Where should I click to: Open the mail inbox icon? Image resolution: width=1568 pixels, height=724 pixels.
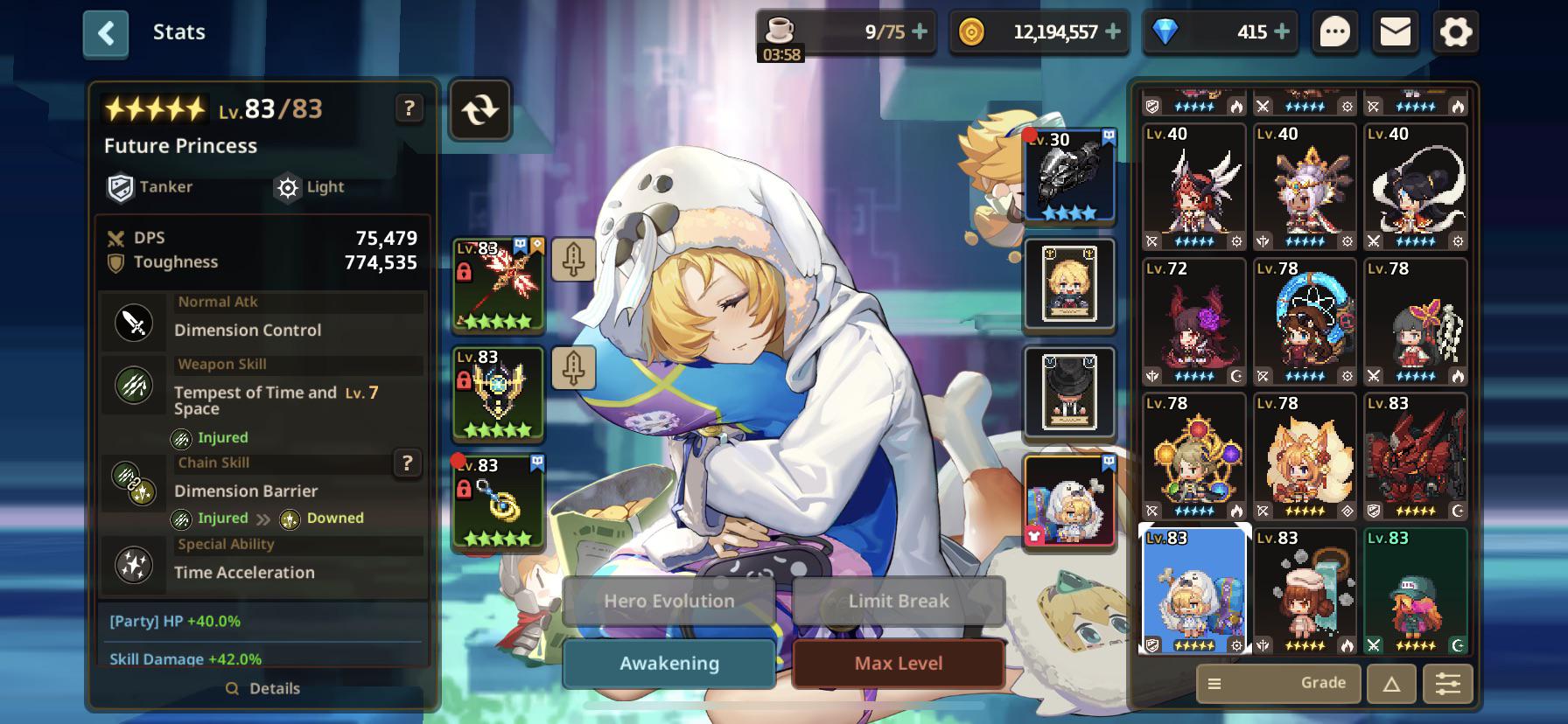point(1395,31)
